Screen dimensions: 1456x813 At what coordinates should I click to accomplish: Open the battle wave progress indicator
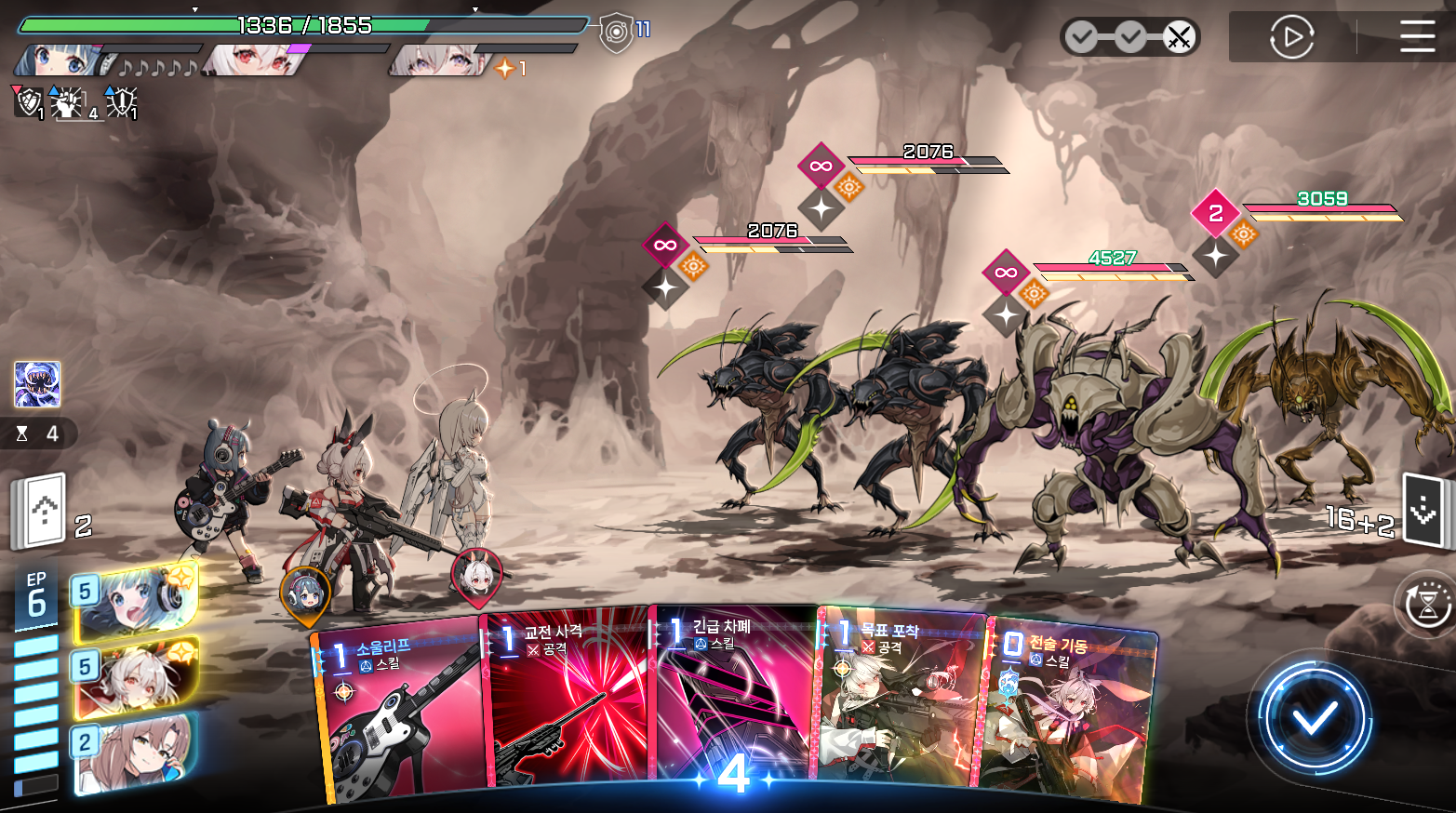tap(1129, 37)
